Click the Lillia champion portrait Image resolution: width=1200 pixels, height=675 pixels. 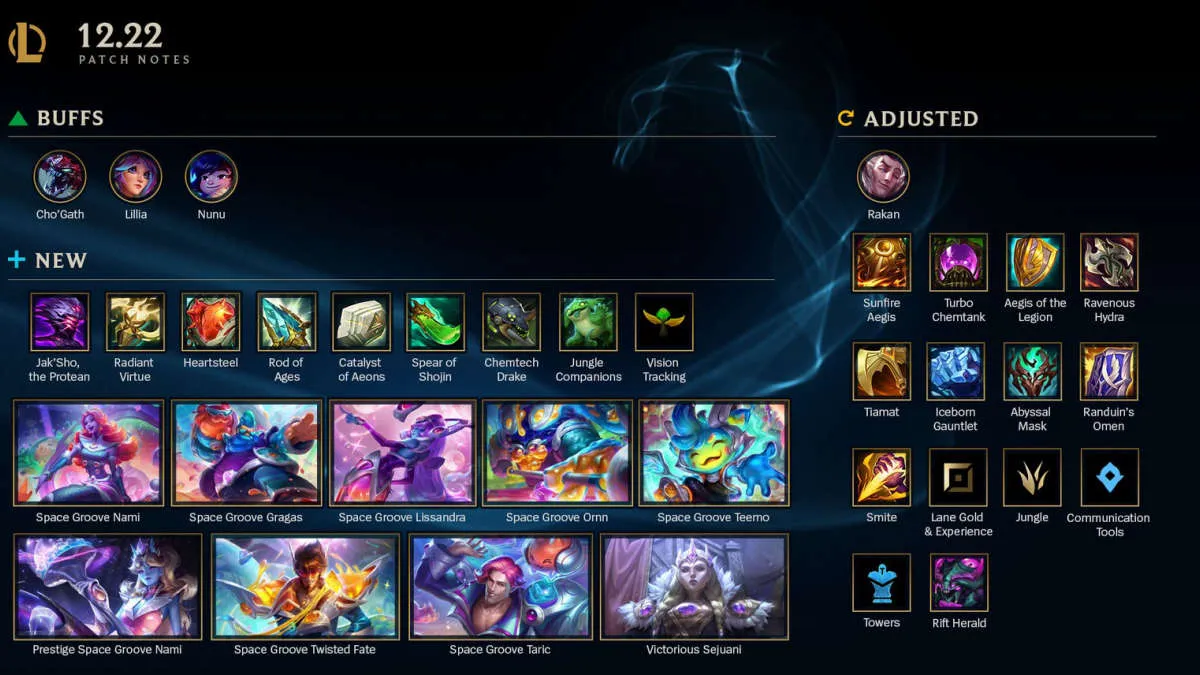[135, 177]
